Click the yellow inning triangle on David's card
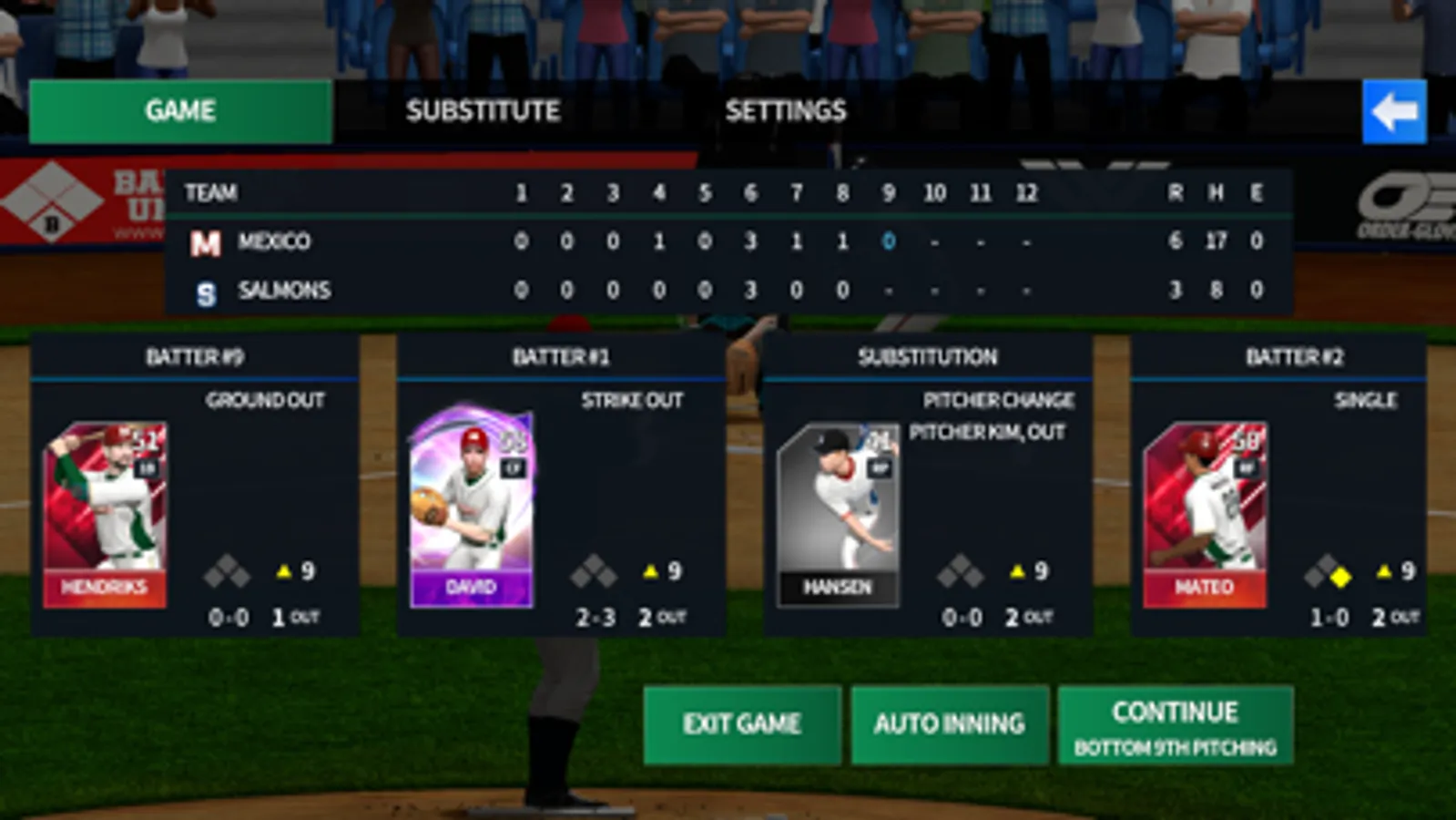The image size is (1456, 820). point(649,572)
